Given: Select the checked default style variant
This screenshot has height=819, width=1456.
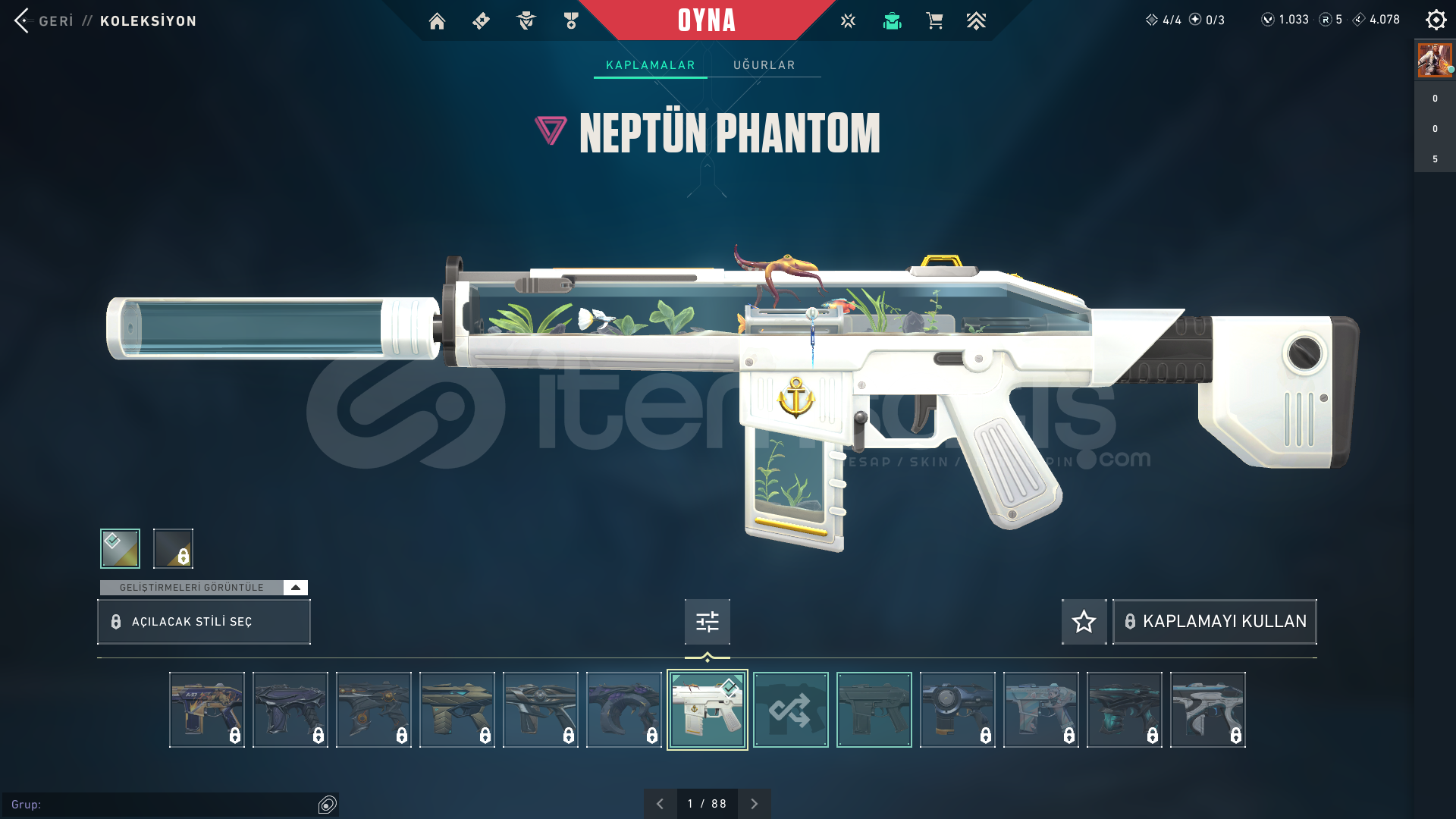Looking at the screenshot, I should click(x=120, y=548).
